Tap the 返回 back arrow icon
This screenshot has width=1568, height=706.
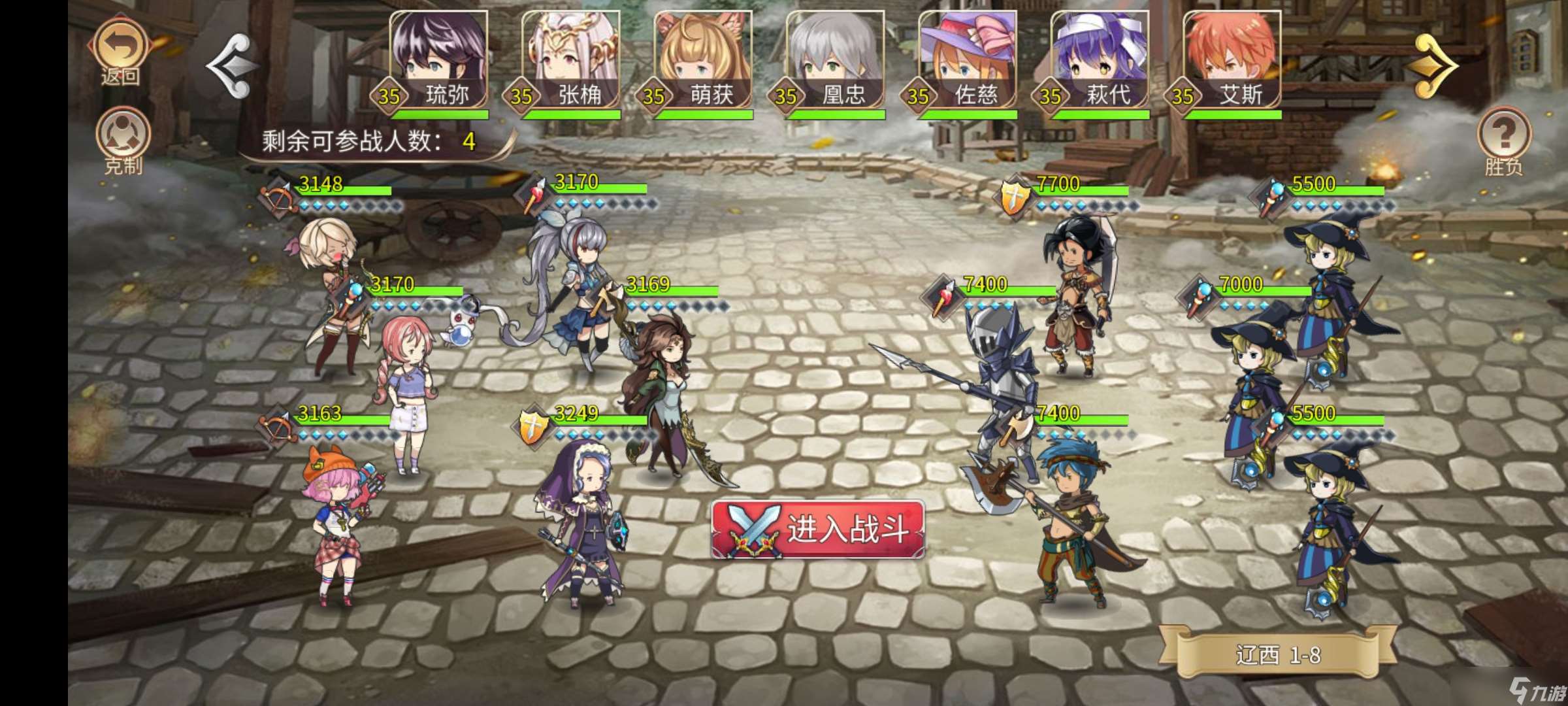click(x=120, y=43)
